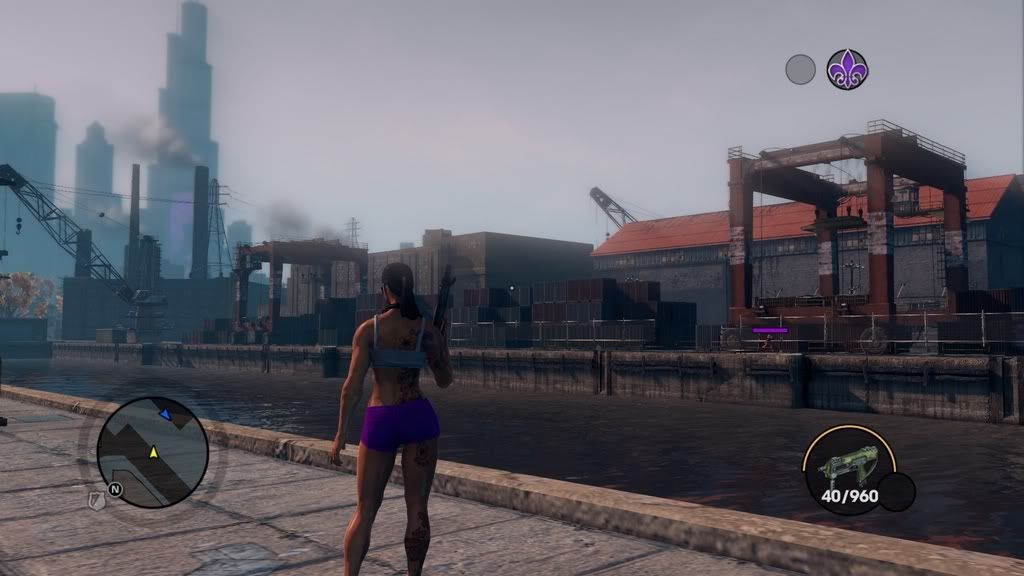Click the grey notoriety circle icon
The height and width of the screenshot is (576, 1024).
pos(800,70)
